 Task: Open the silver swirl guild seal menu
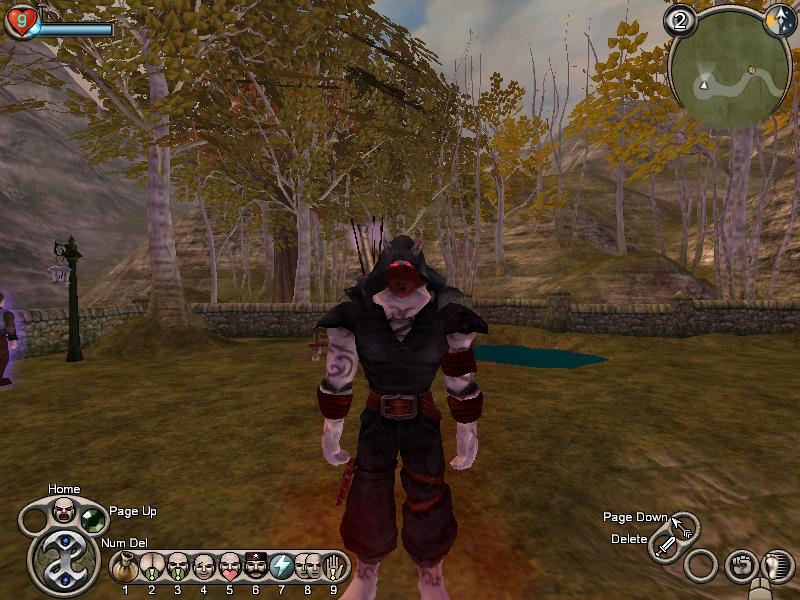[x=63, y=559]
